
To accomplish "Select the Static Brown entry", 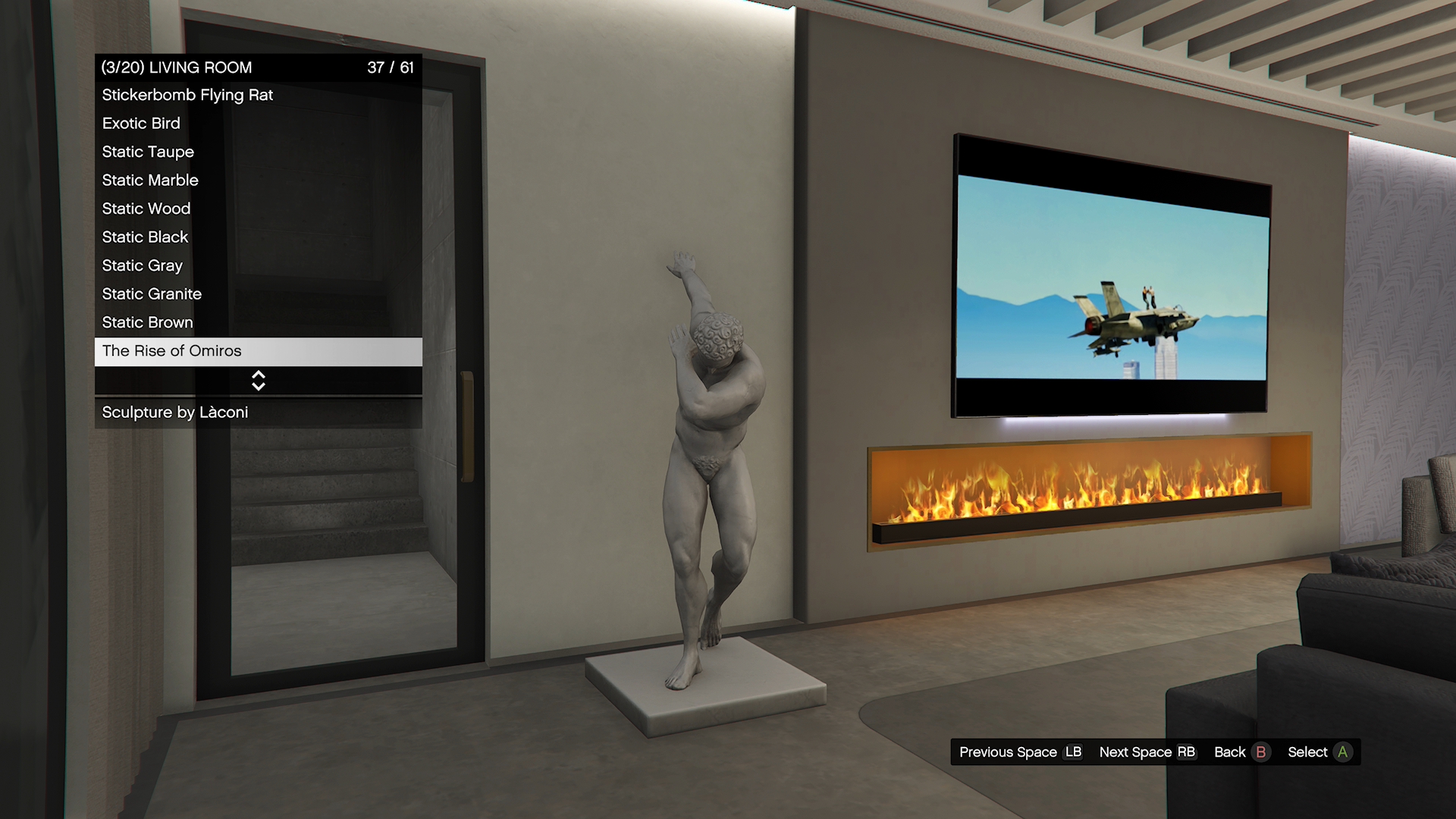I will click(x=258, y=323).
